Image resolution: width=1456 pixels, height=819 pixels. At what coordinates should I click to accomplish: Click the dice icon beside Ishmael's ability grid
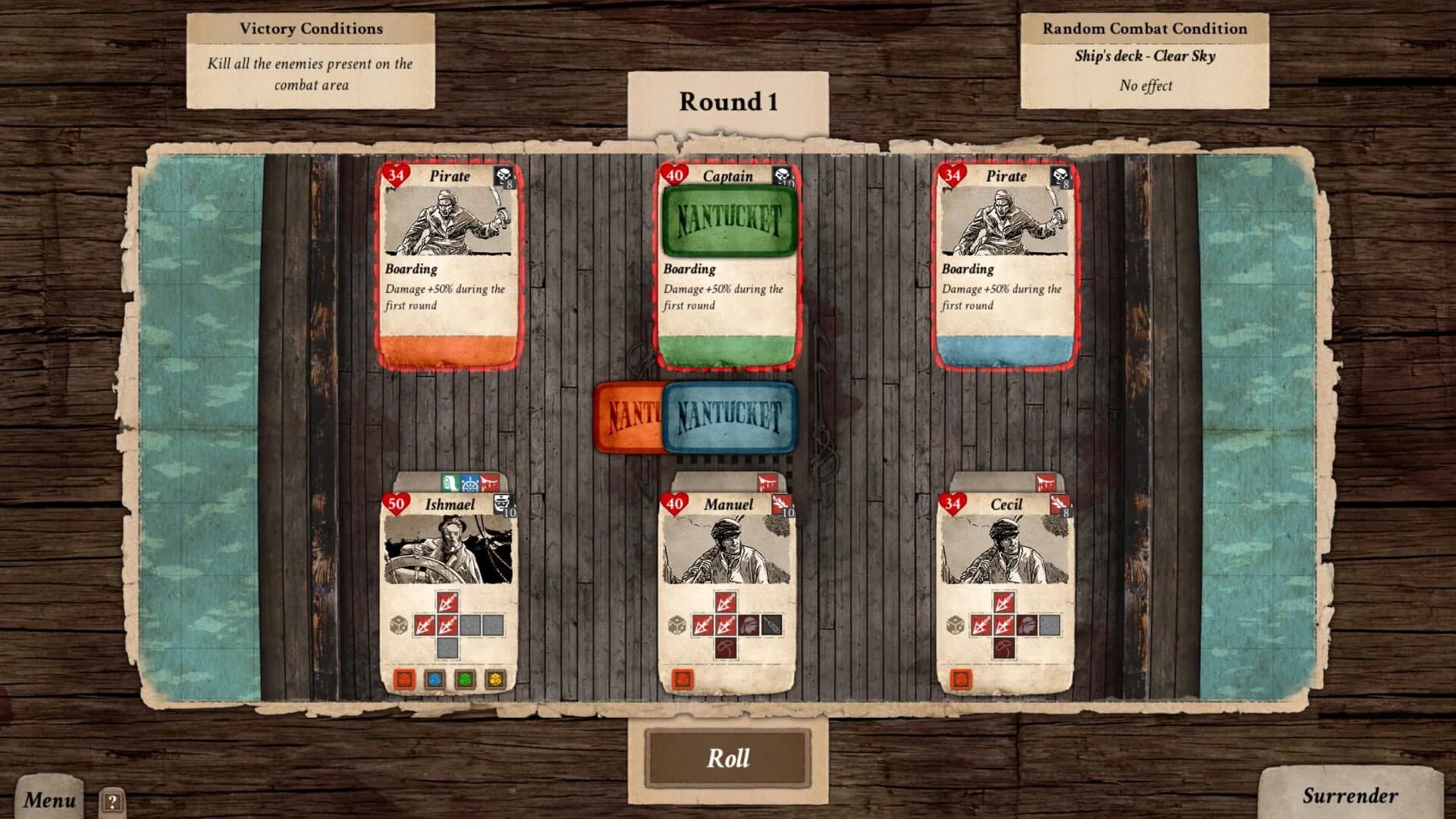398,626
